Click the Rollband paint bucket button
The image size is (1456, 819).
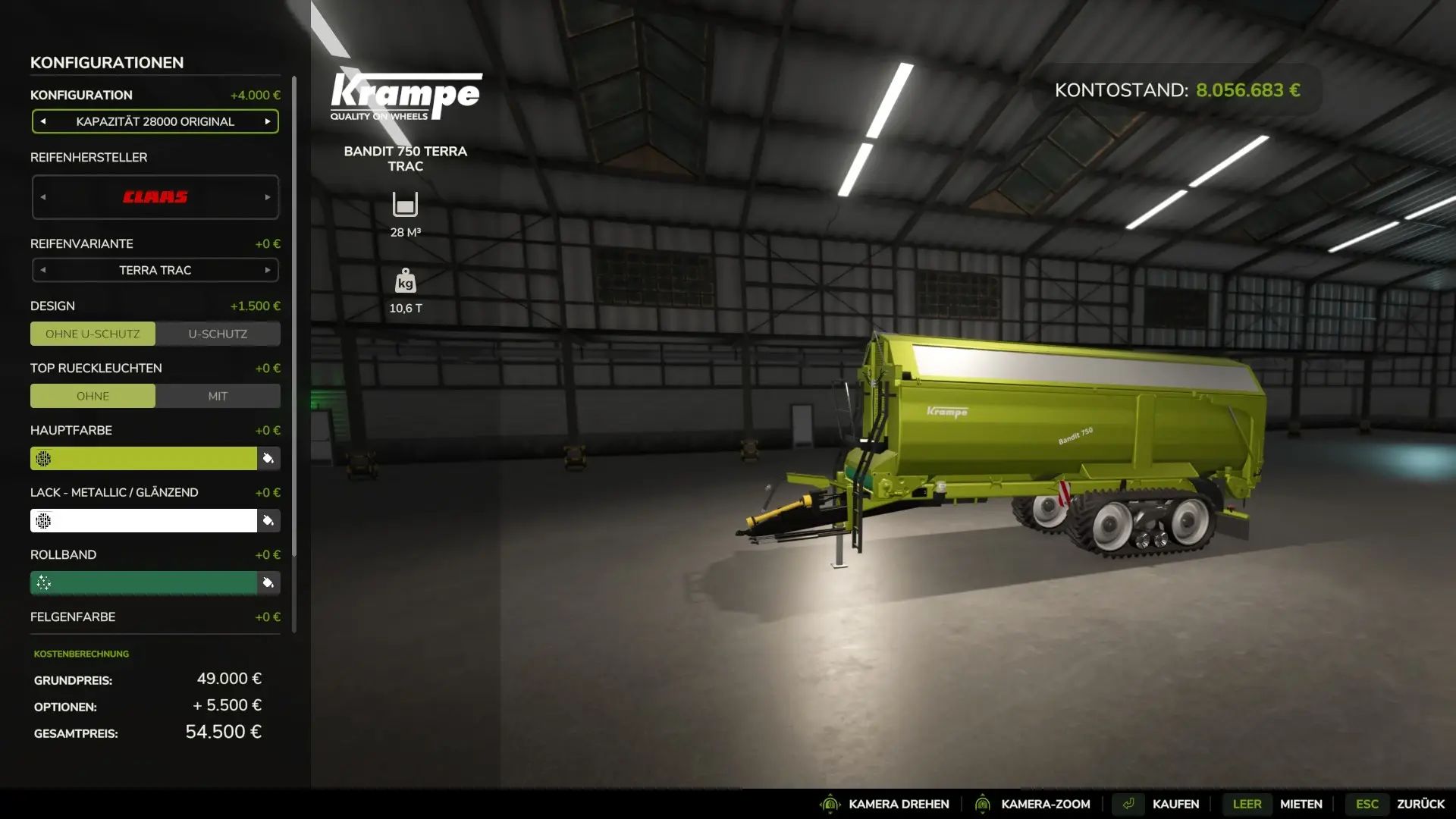point(268,582)
